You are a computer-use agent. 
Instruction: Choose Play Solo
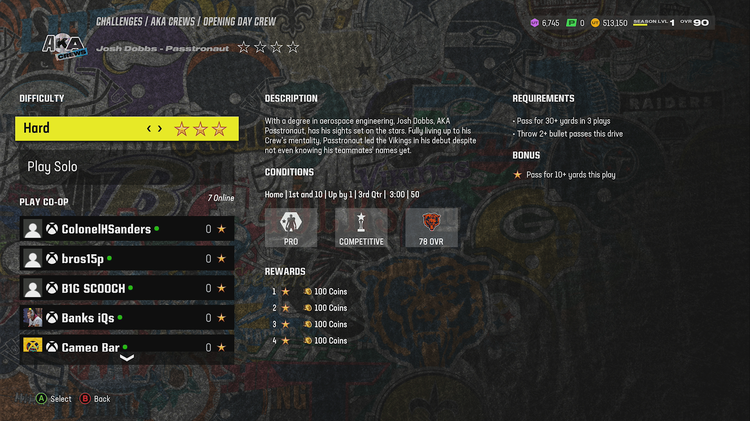click(127, 167)
